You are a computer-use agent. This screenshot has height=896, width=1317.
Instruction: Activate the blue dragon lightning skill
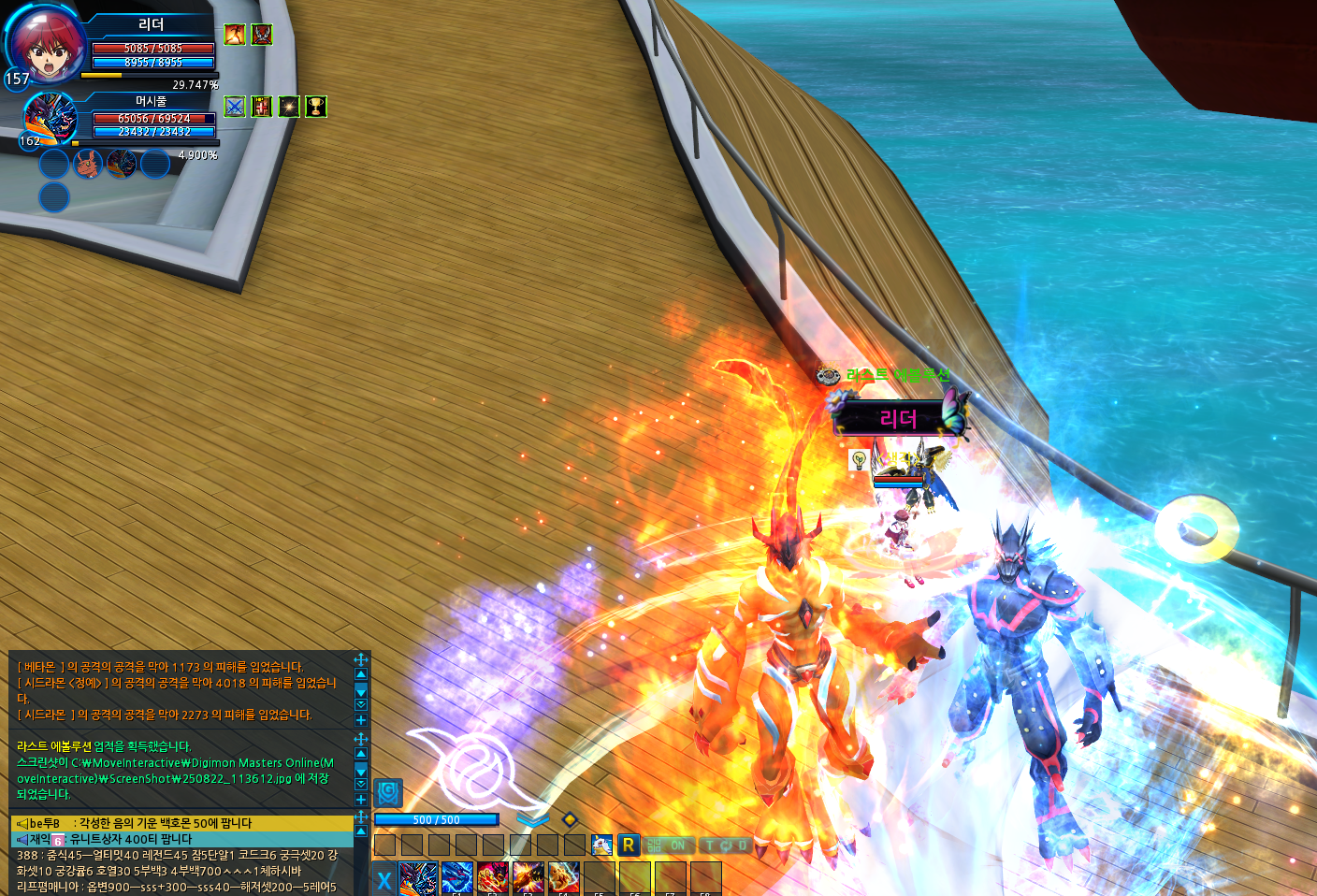click(457, 878)
